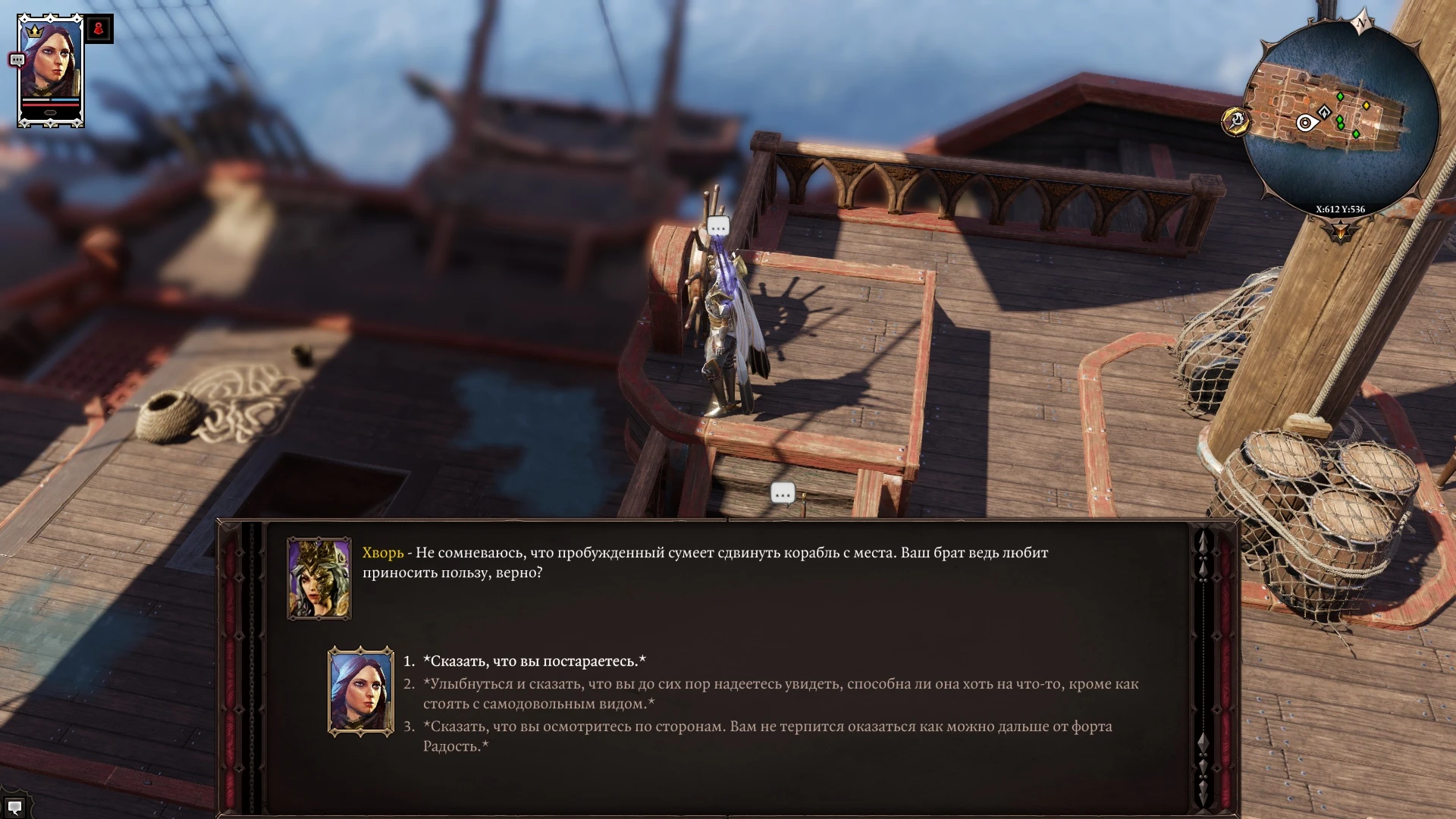Click the speech bubble above the deck crates
This screenshot has height=819, width=1456.
(782, 493)
